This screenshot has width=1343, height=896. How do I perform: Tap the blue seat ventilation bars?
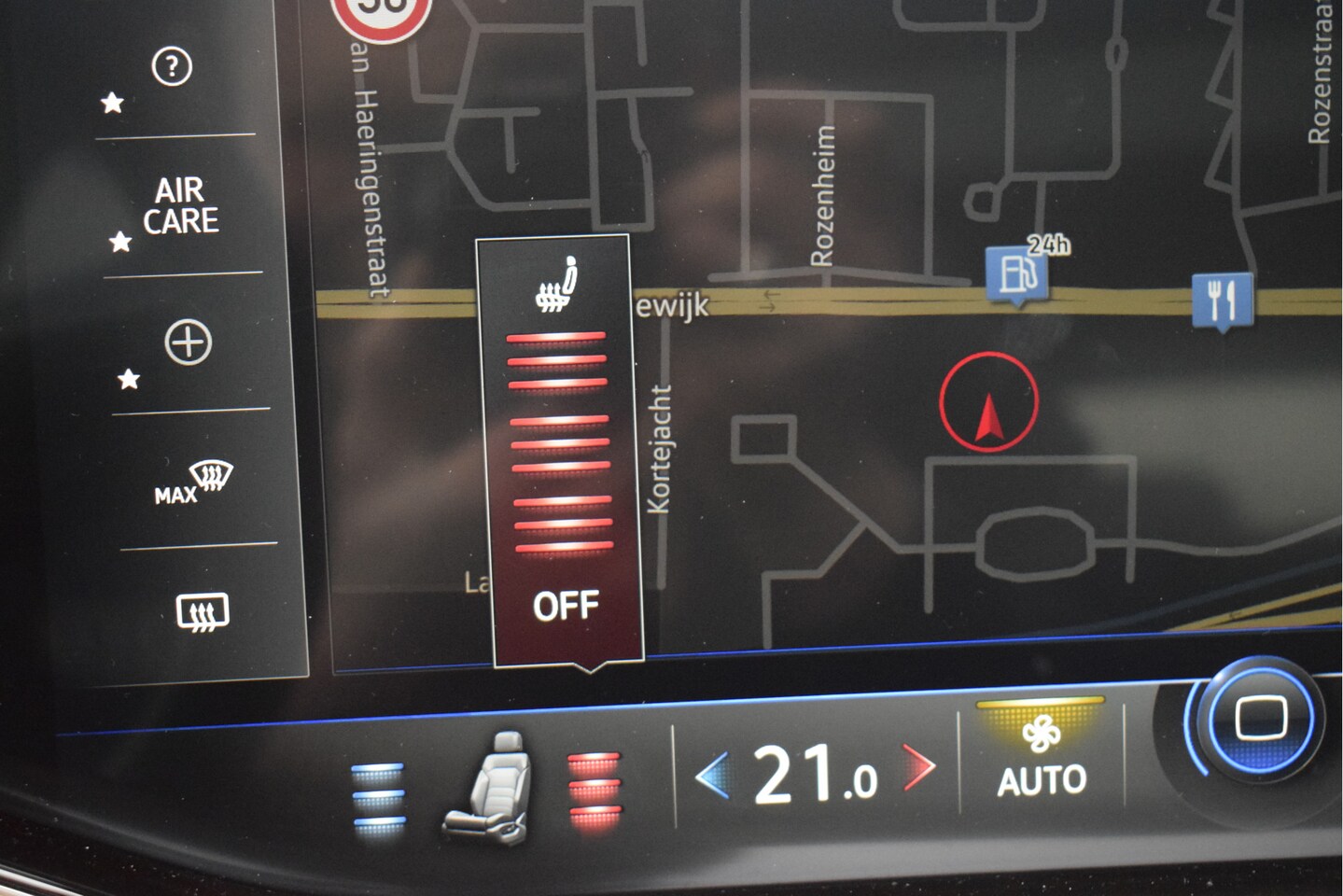[x=379, y=795]
